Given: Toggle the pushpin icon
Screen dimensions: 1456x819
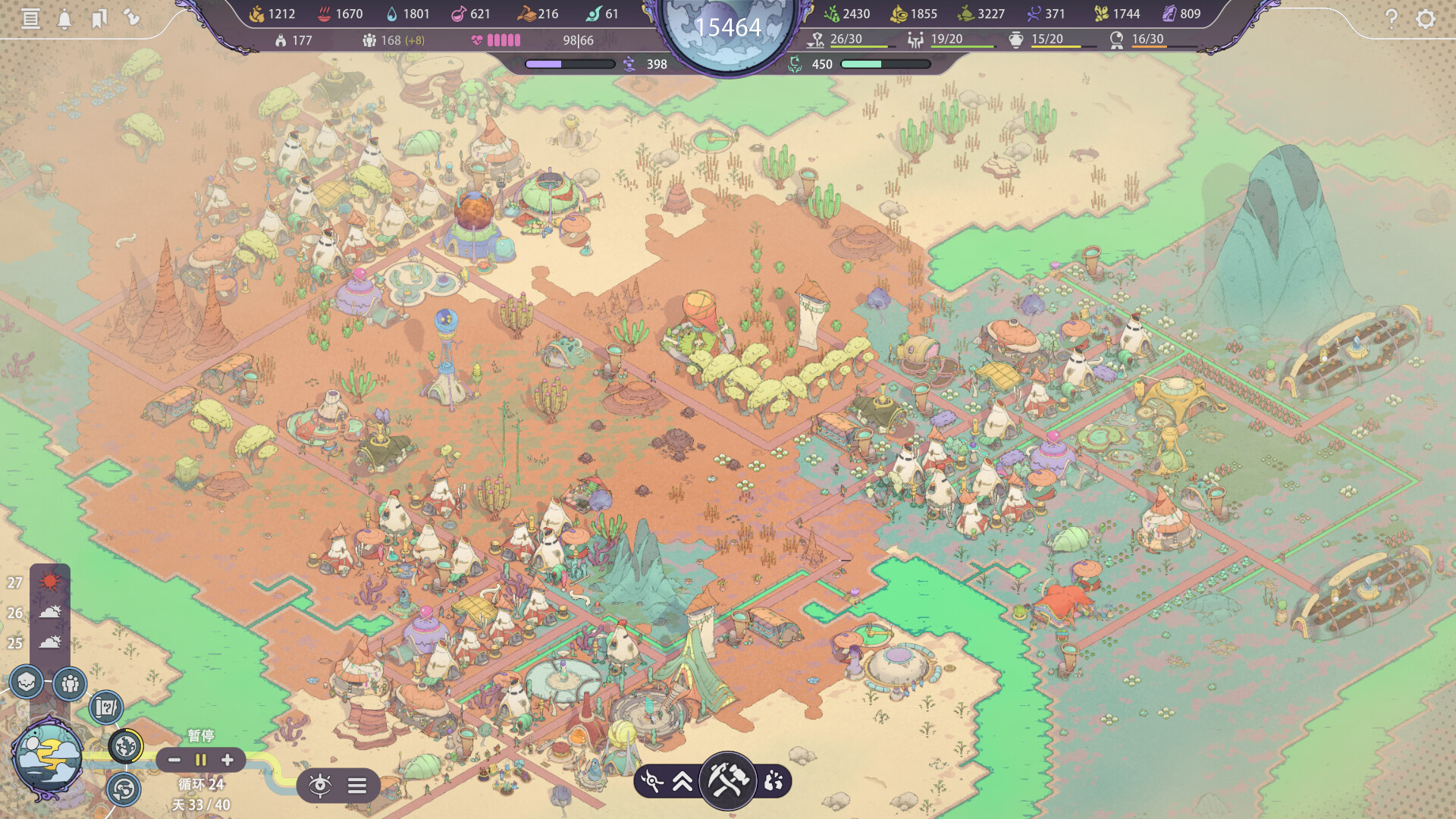Looking at the screenshot, I should coord(133,17).
